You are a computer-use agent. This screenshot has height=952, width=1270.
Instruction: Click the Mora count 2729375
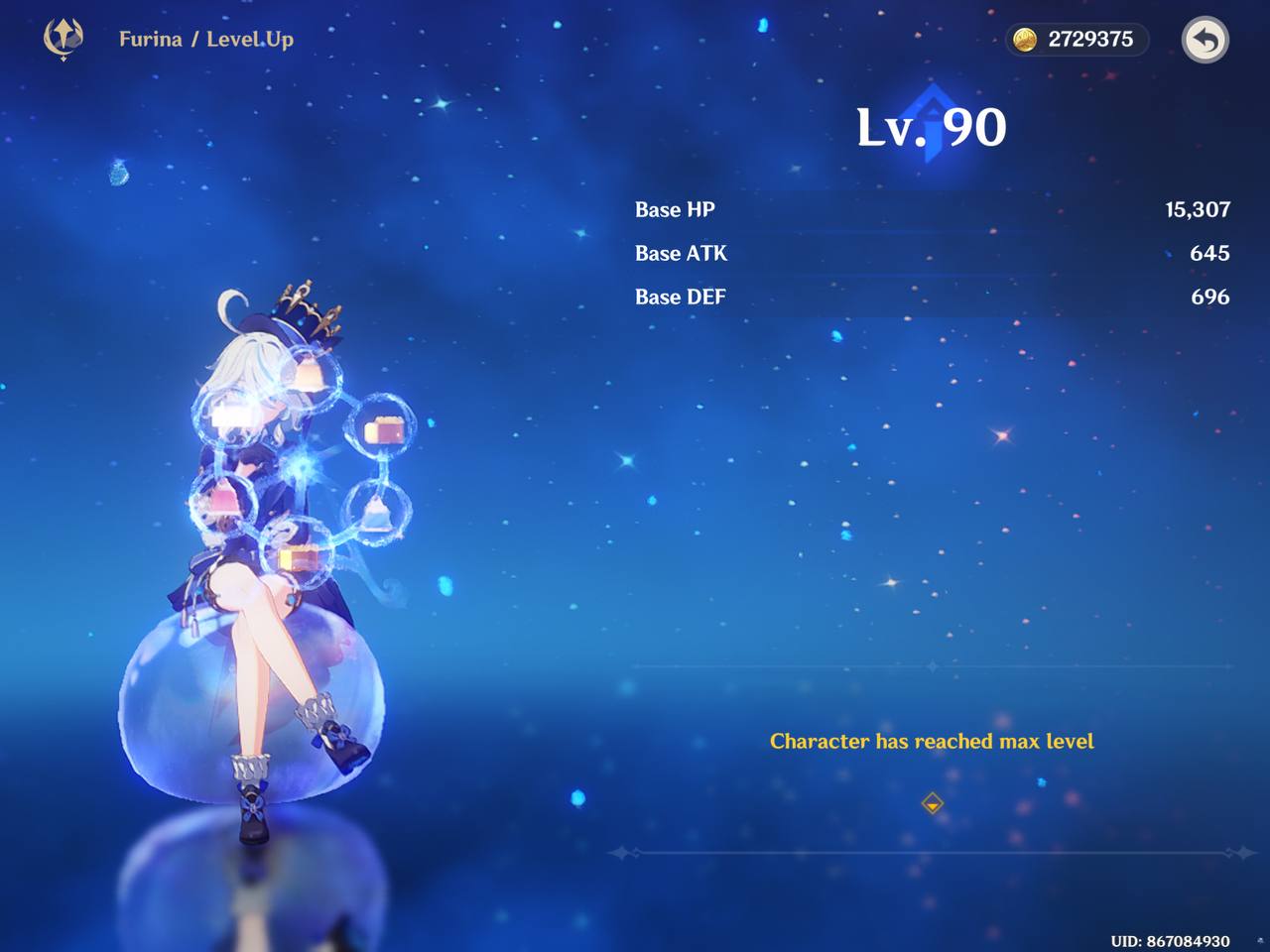point(1089,40)
